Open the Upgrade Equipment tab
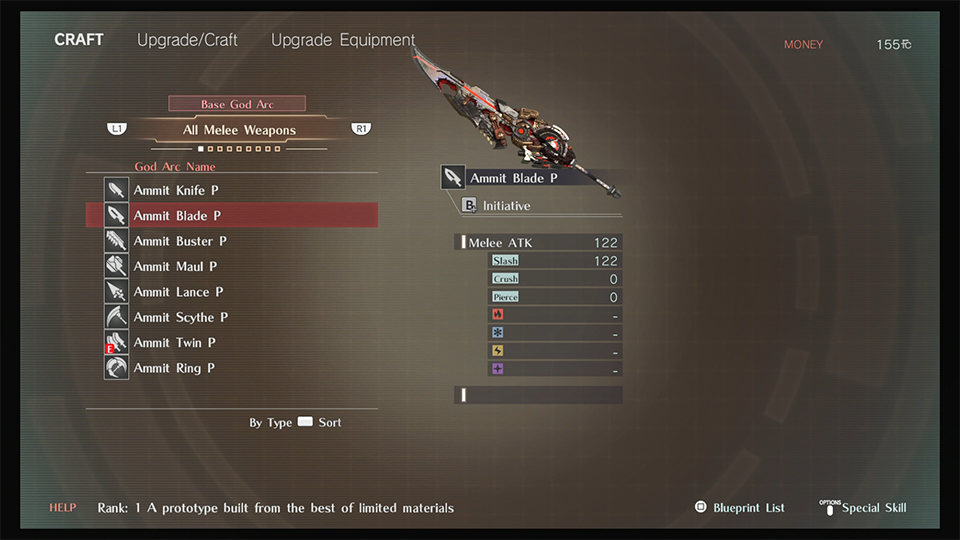This screenshot has height=540, width=960. point(343,40)
